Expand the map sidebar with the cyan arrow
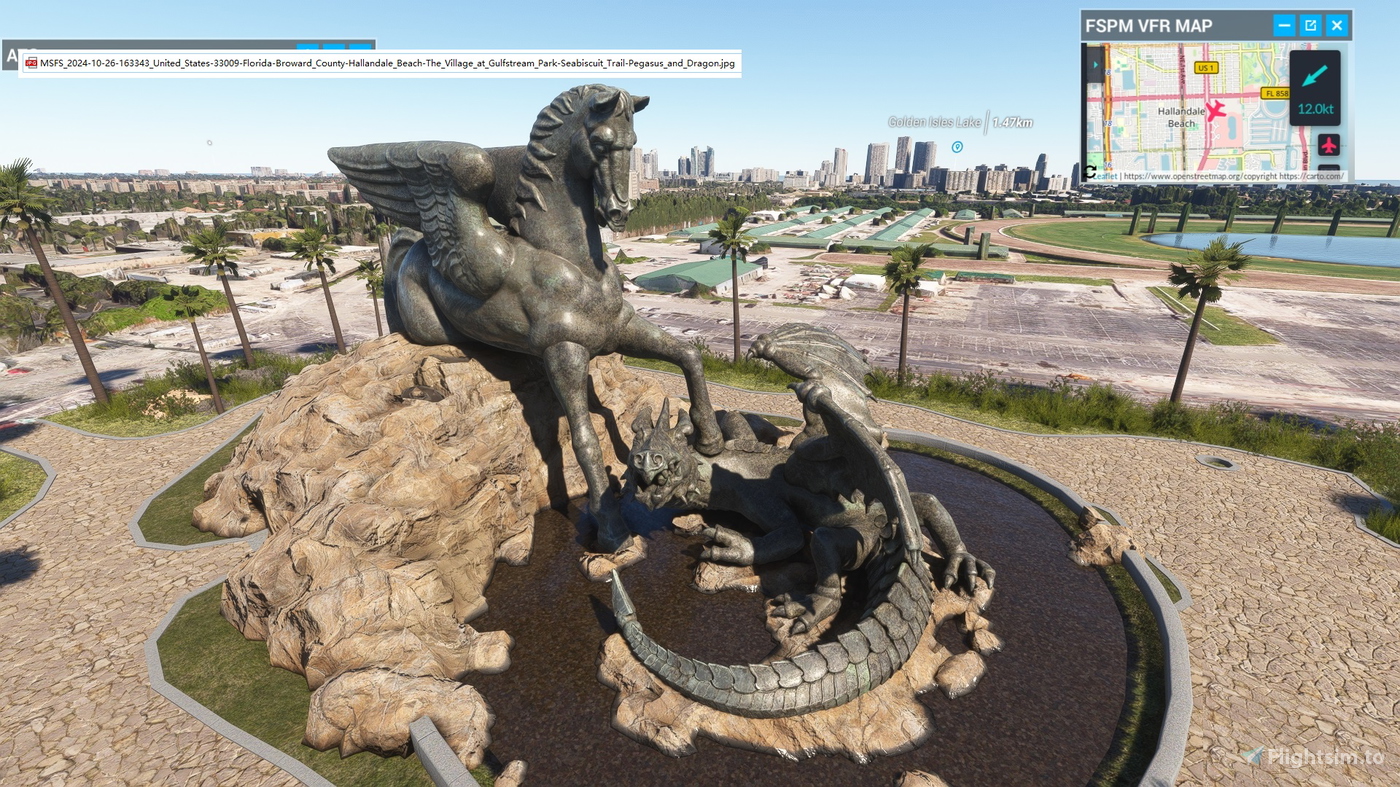 (1096, 64)
